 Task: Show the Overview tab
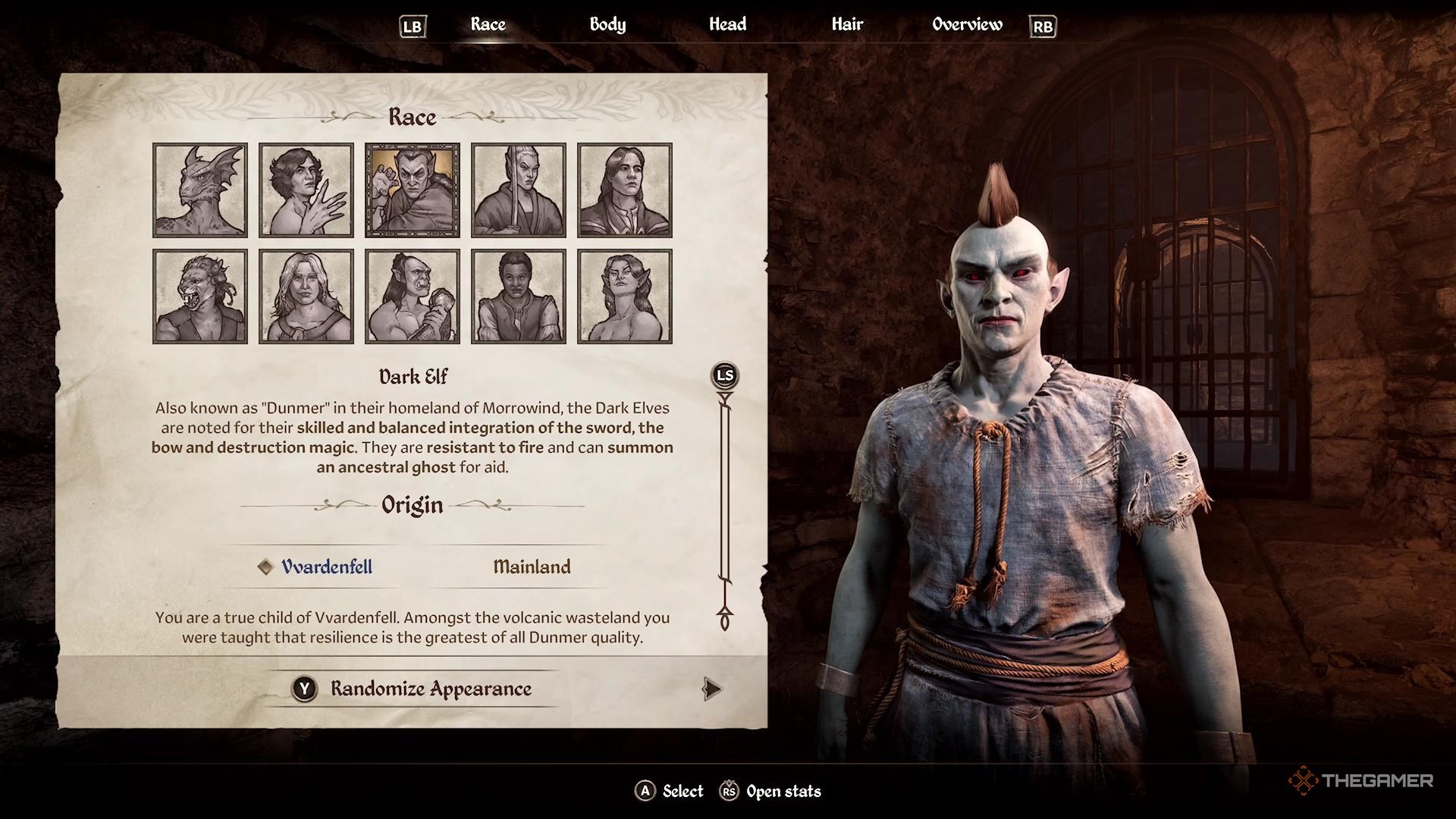pos(967,24)
